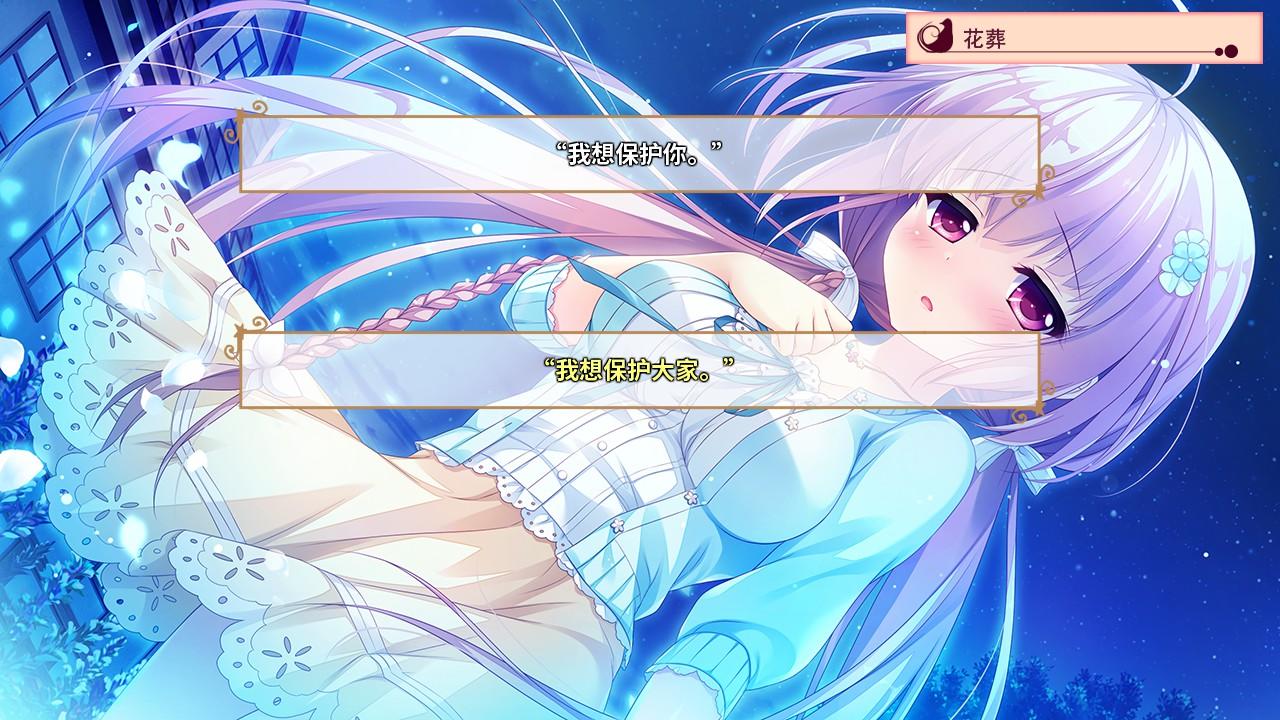Click the border of the lower choice box
Viewport: 1280px width, 720px height.
pyautogui.click(x=640, y=335)
